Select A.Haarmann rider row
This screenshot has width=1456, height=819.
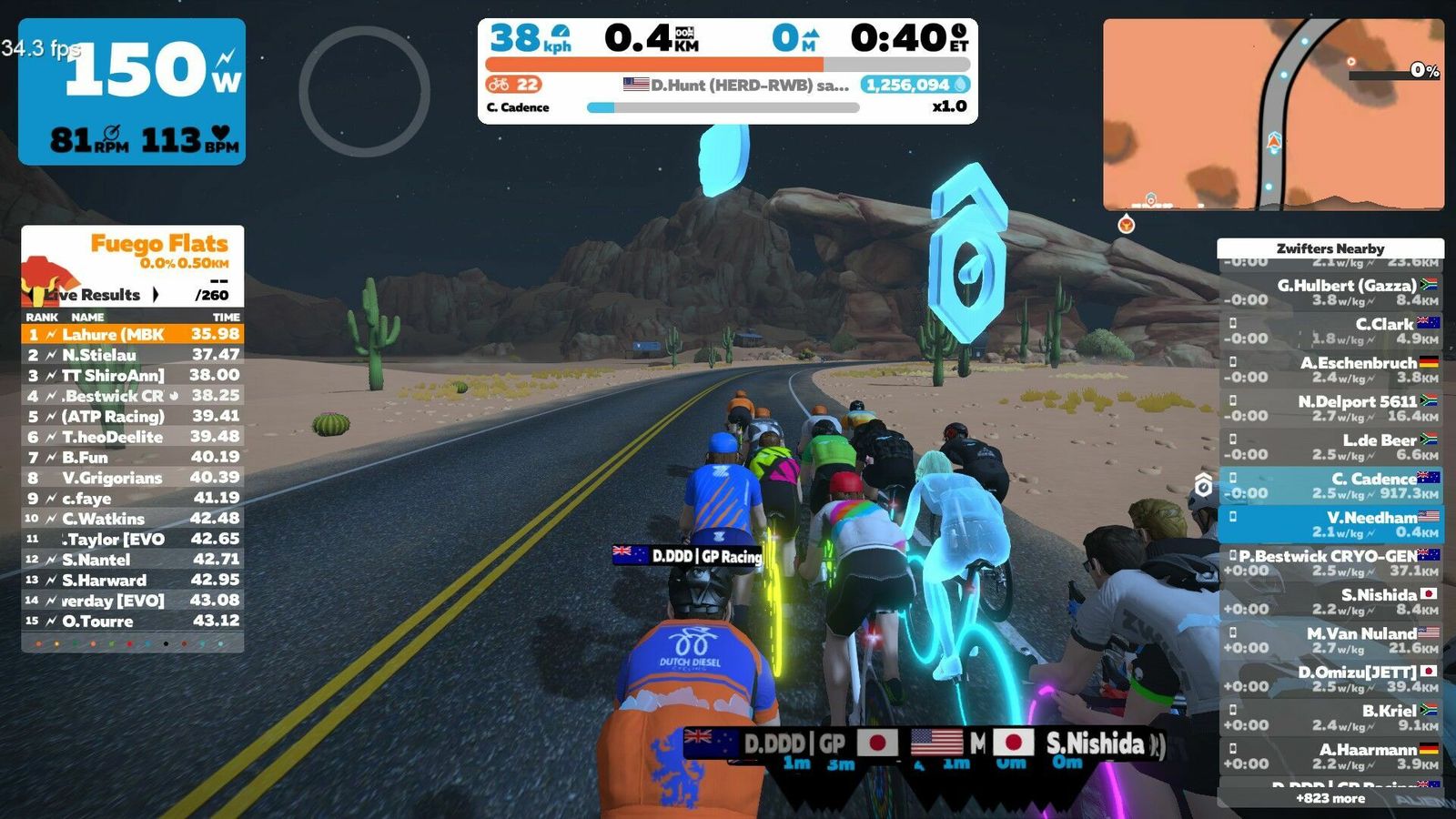(x=1330, y=756)
